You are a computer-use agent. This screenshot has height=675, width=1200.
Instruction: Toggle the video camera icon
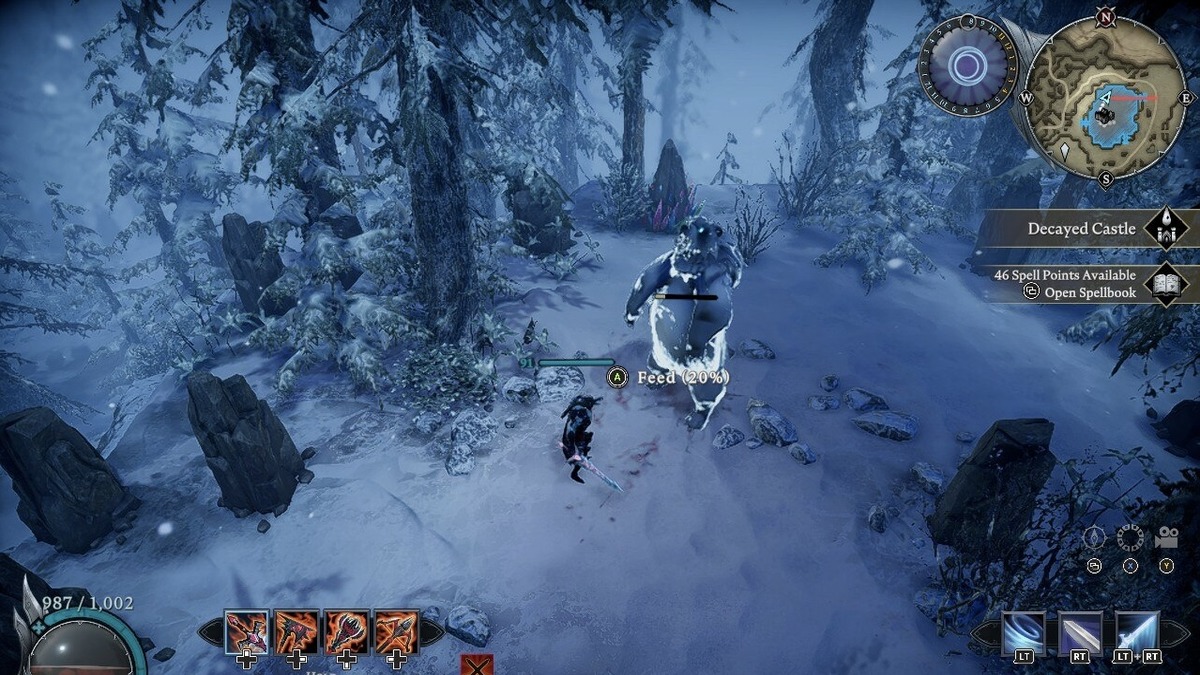[1166, 537]
